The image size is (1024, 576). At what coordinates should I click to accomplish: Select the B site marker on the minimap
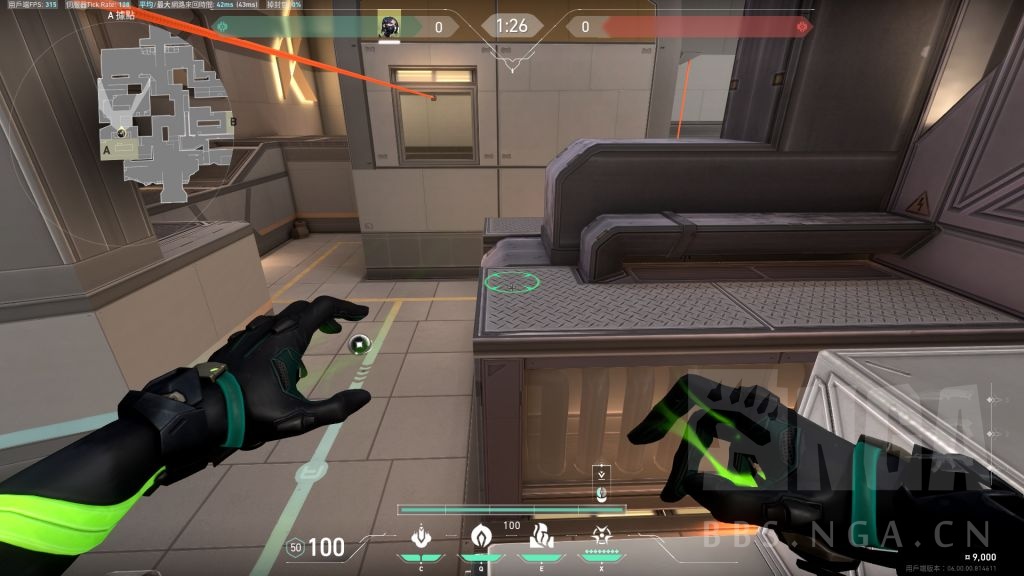(x=233, y=122)
